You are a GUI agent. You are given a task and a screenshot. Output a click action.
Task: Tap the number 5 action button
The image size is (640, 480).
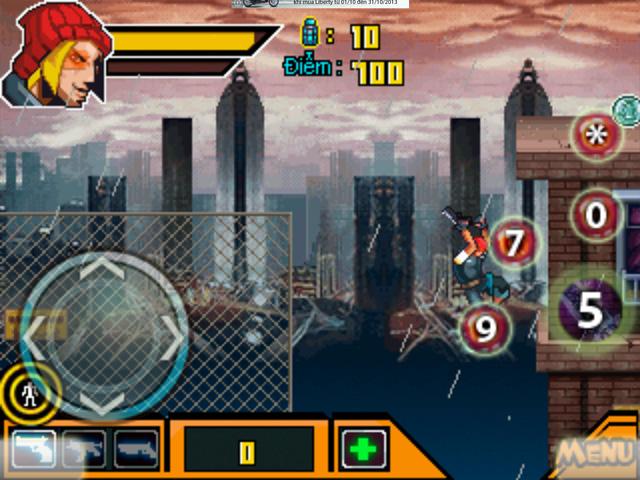pyautogui.click(x=591, y=311)
